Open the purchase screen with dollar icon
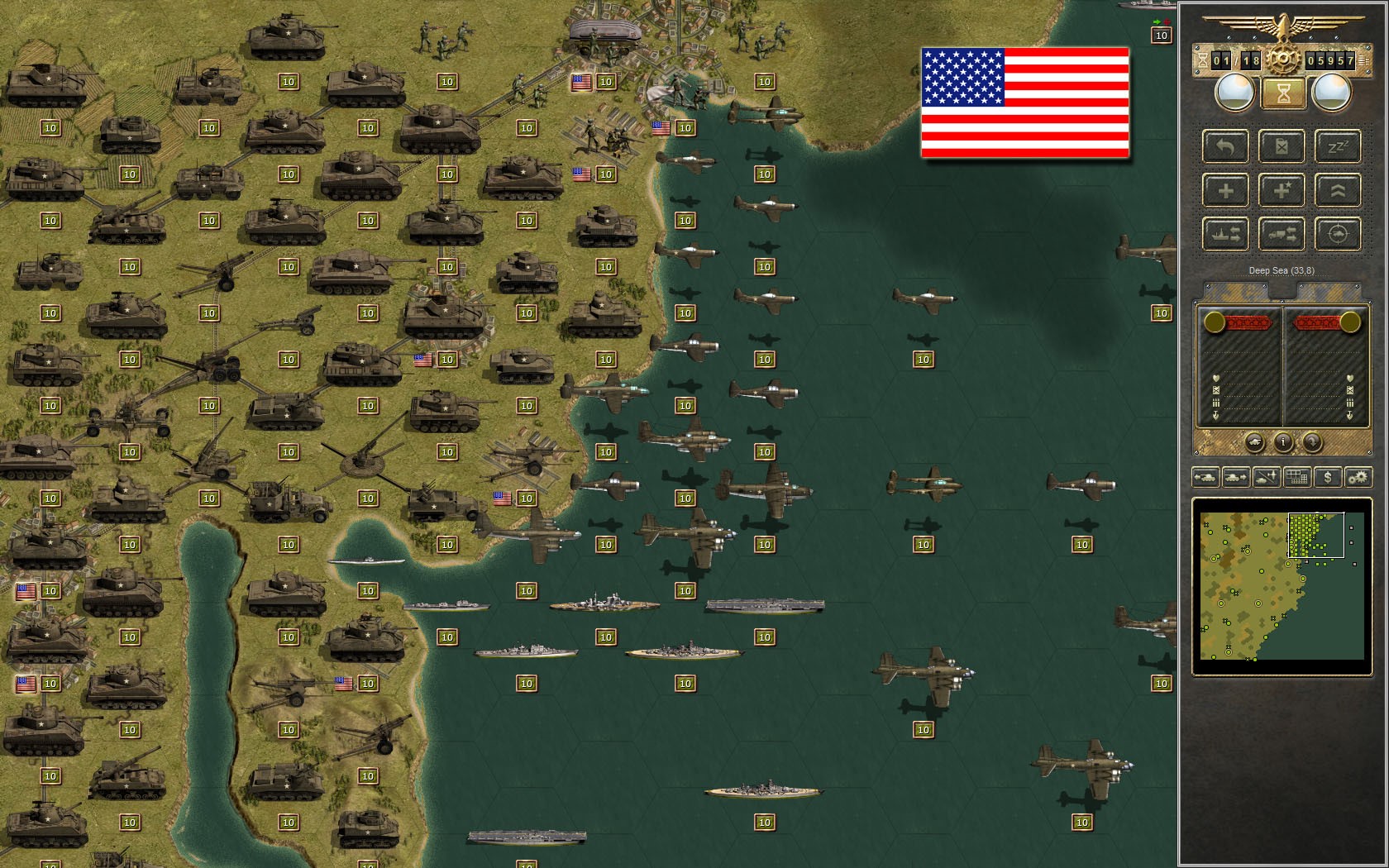 click(1328, 477)
